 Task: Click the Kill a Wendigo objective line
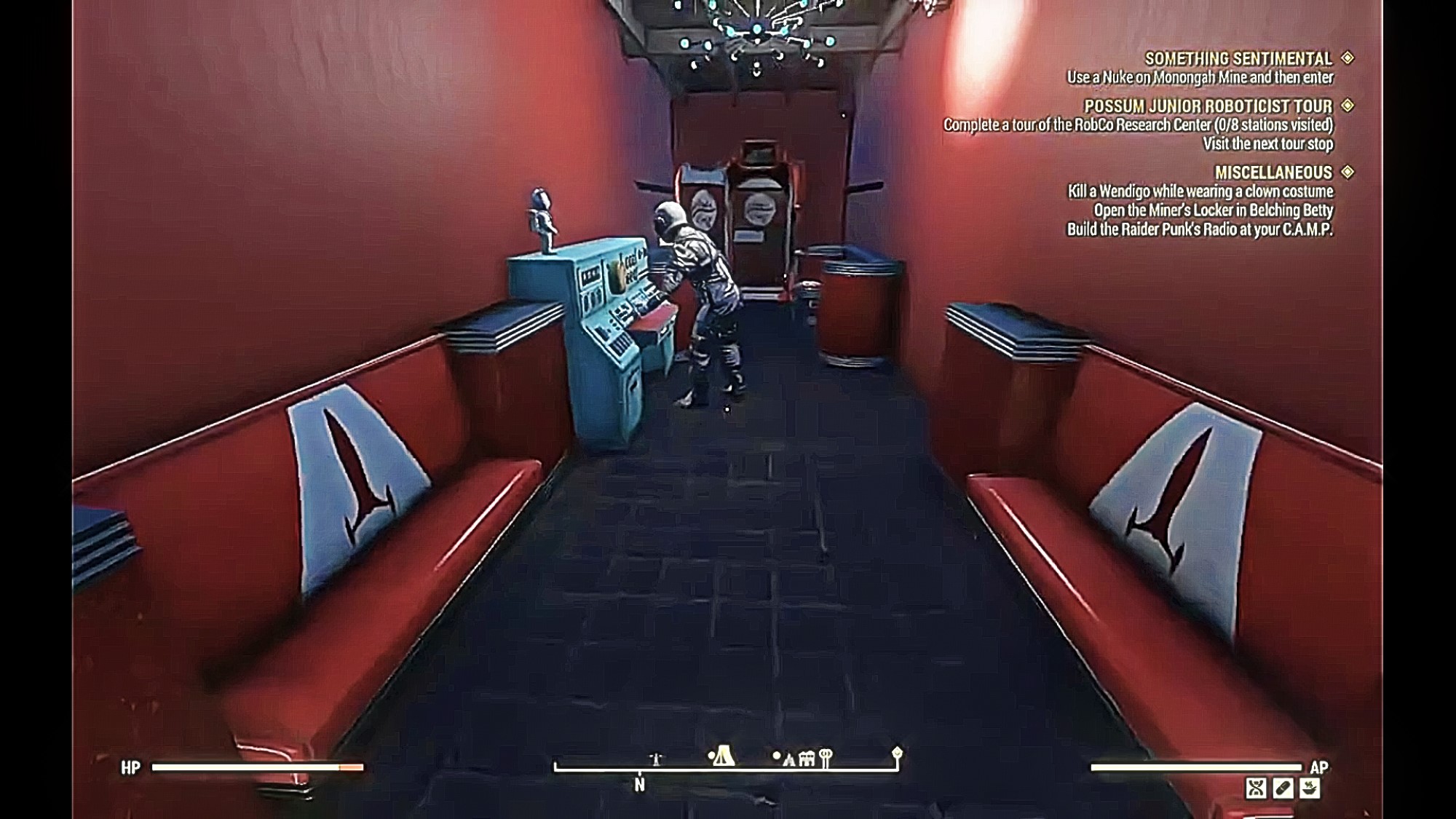(1200, 191)
